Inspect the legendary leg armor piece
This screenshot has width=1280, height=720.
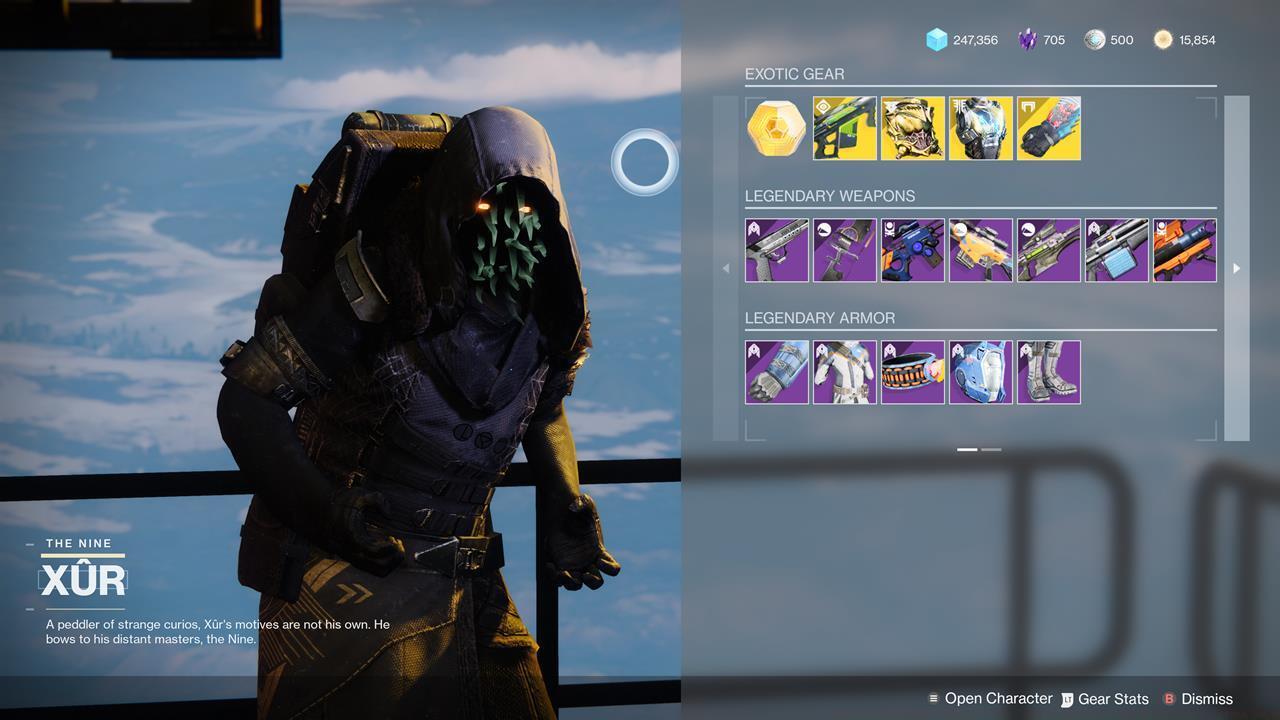click(1049, 372)
